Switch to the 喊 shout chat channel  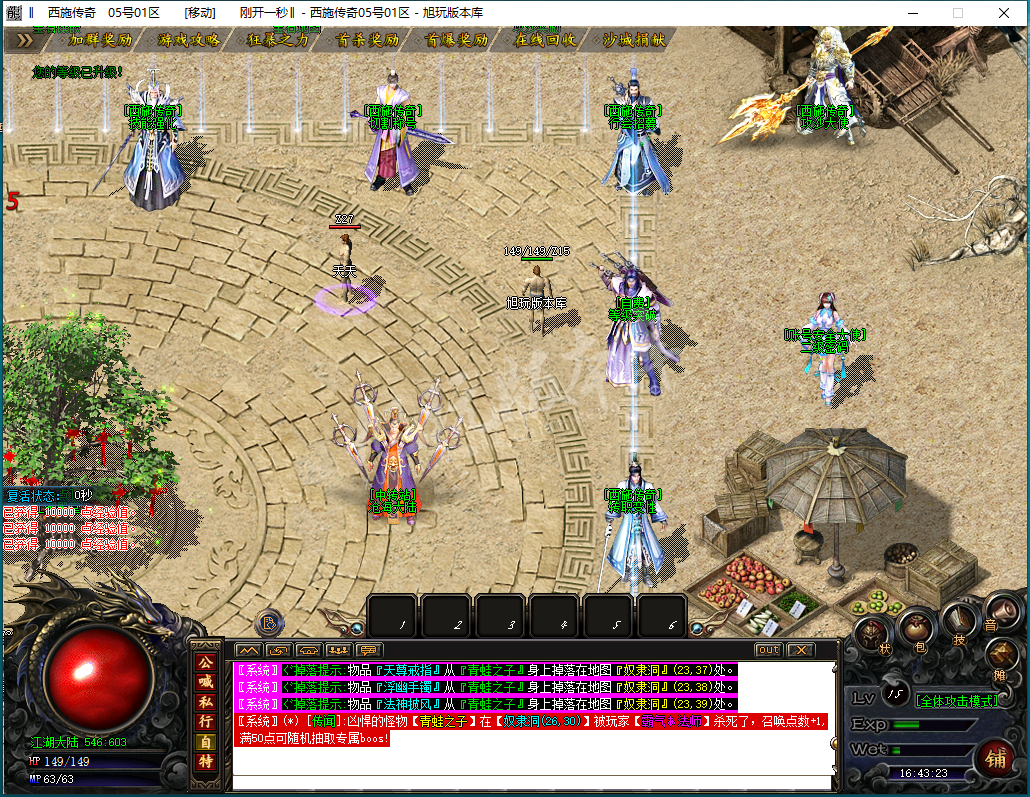pos(205,682)
